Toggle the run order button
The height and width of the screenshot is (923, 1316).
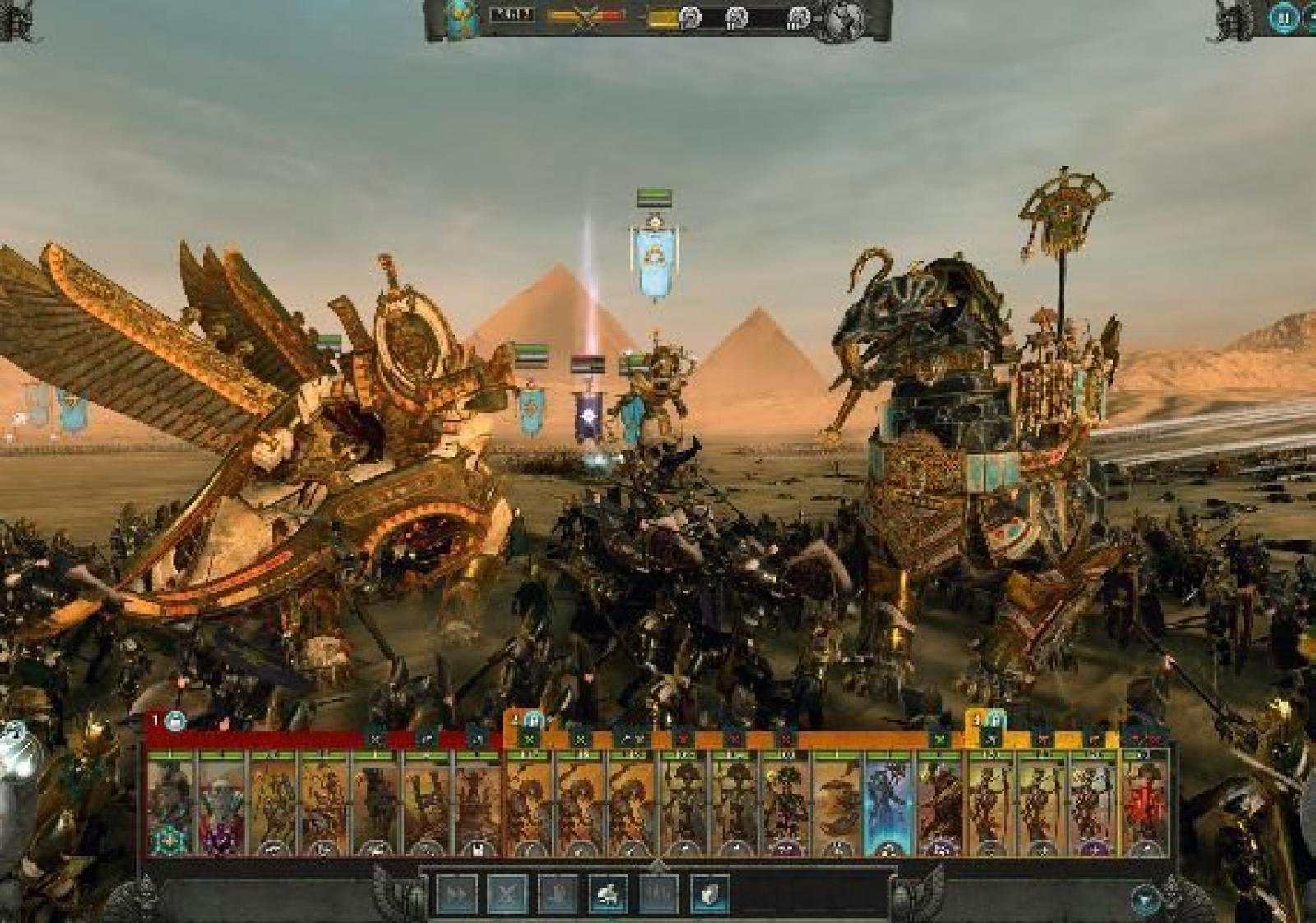(x=456, y=893)
